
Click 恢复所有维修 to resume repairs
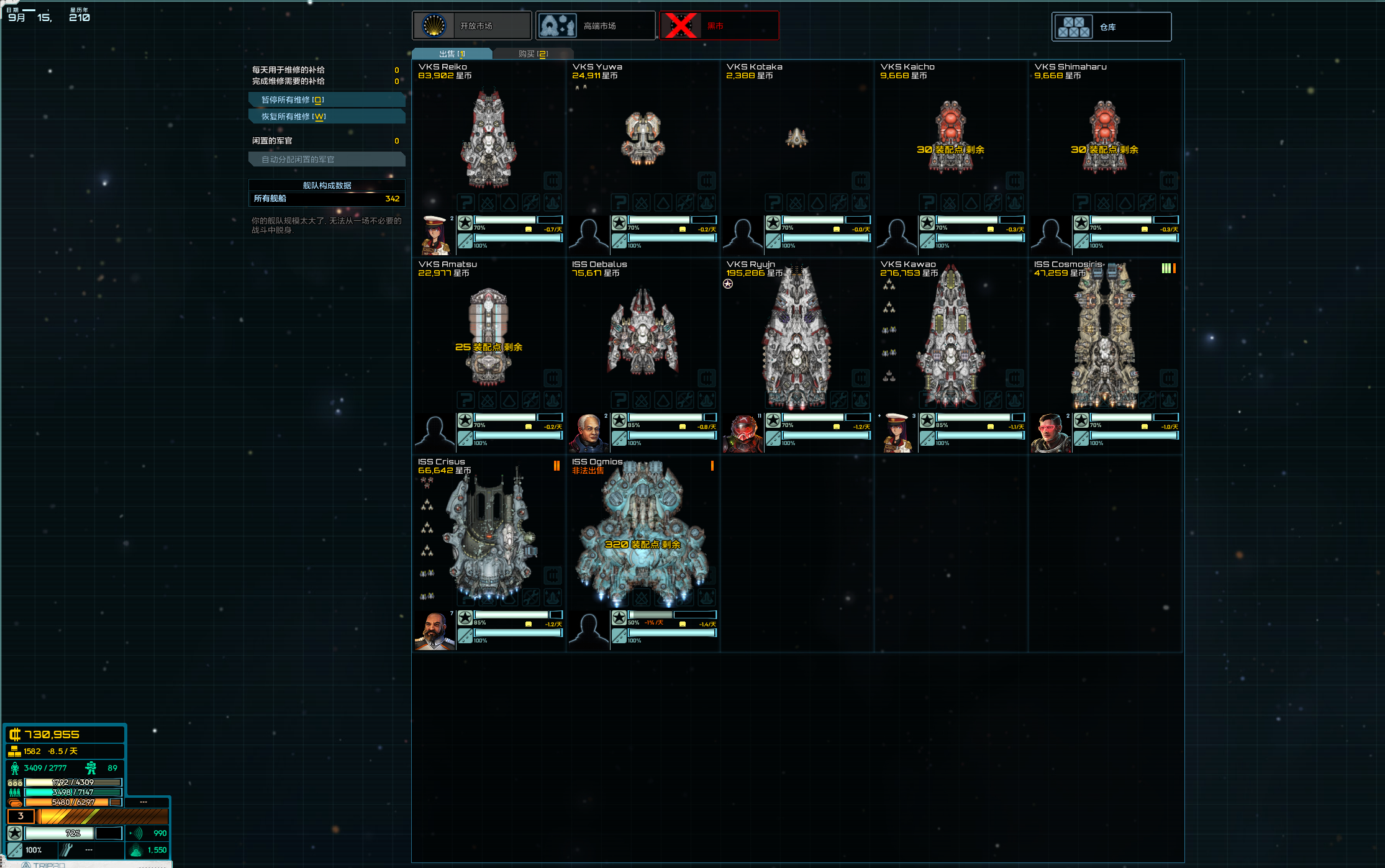327,117
